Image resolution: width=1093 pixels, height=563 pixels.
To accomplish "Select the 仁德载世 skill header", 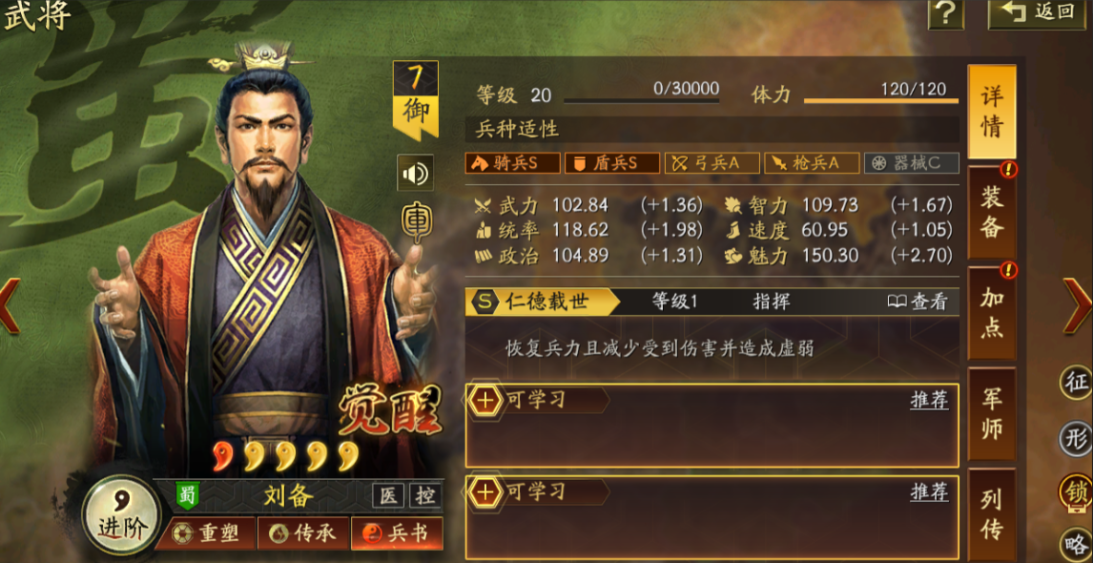I will coord(545,301).
